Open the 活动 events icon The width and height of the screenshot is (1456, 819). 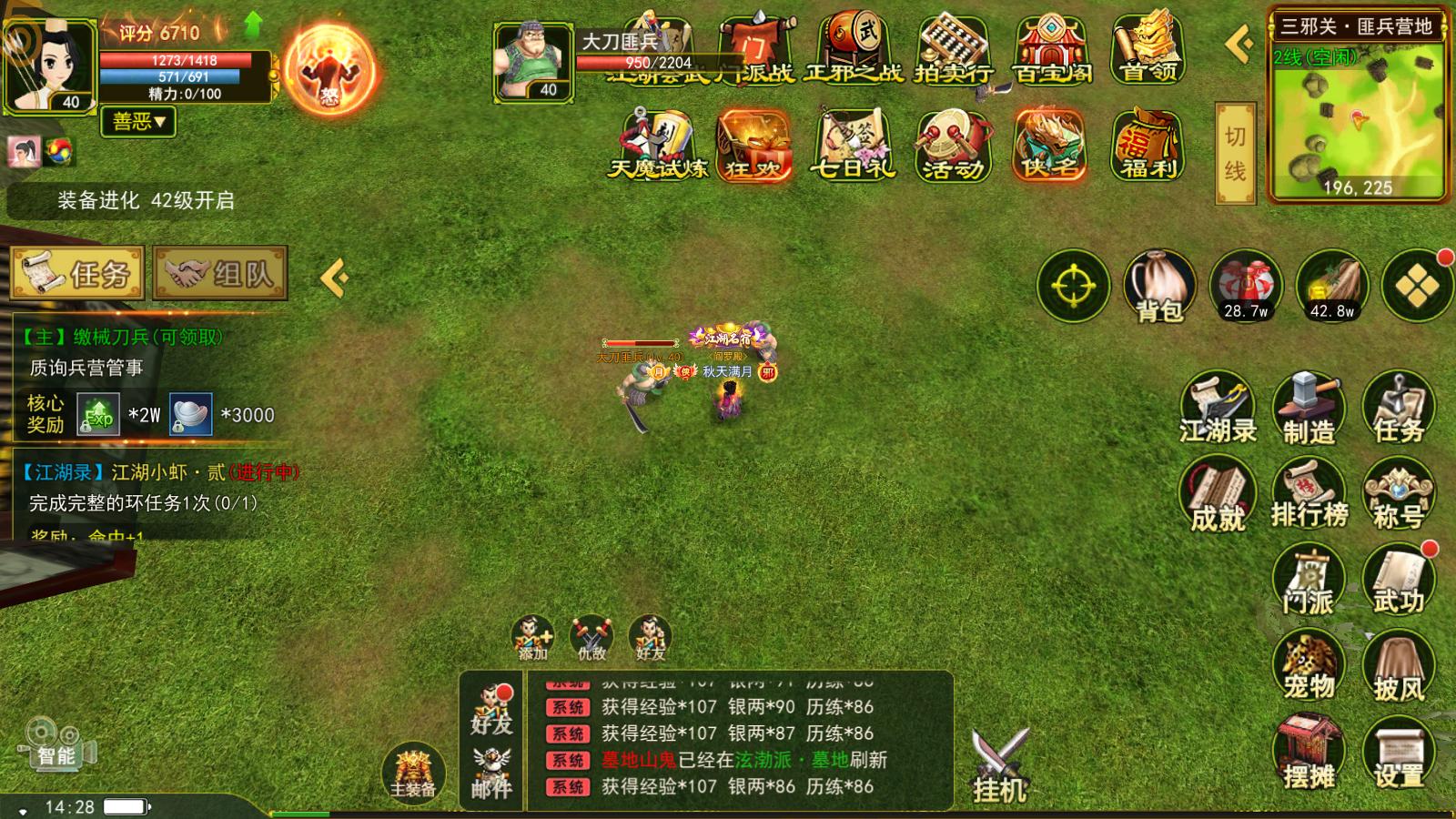[x=953, y=146]
